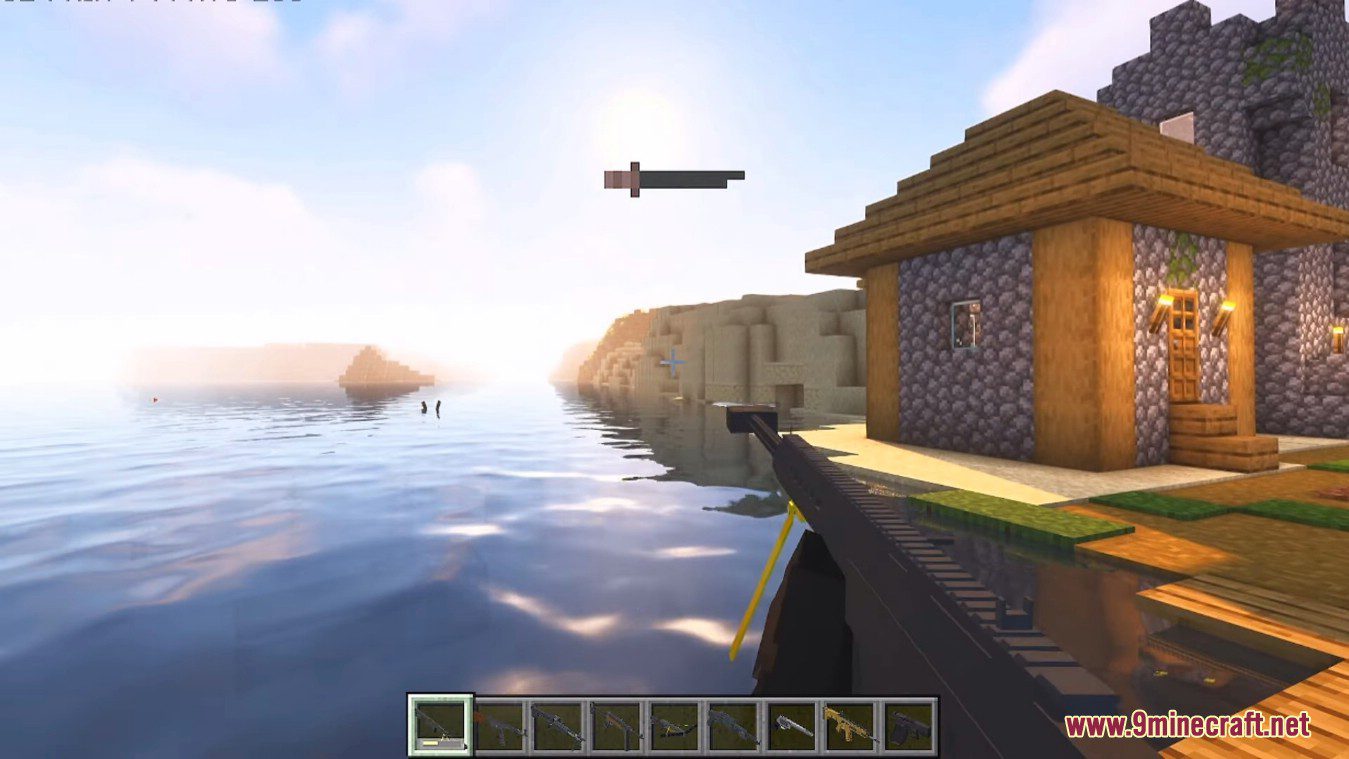This screenshot has width=1349, height=759.
Task: Click the yellow ammo bar under the sniper rifle
Action: [x=429, y=742]
